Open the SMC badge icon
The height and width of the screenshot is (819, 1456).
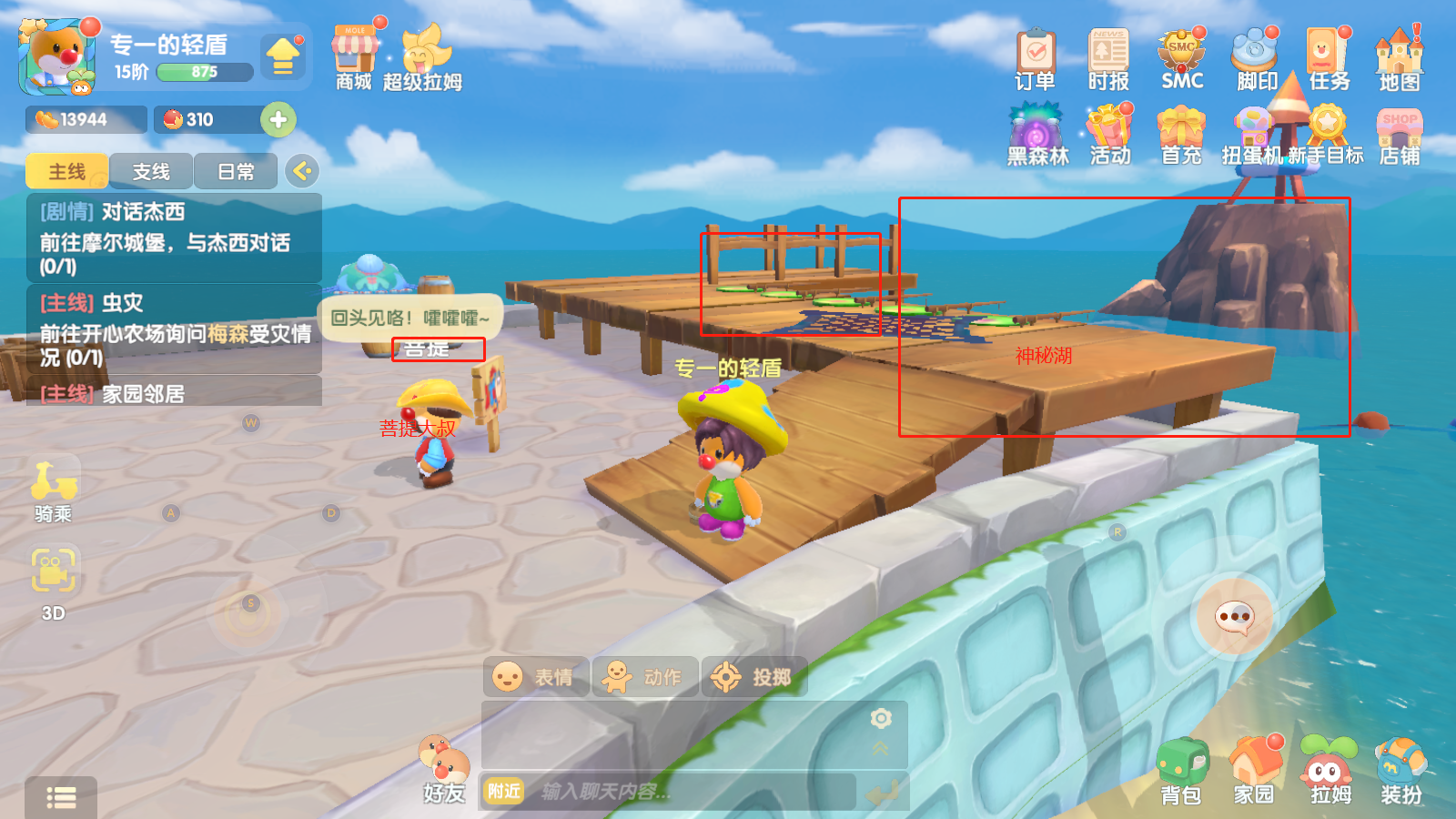tap(1182, 56)
